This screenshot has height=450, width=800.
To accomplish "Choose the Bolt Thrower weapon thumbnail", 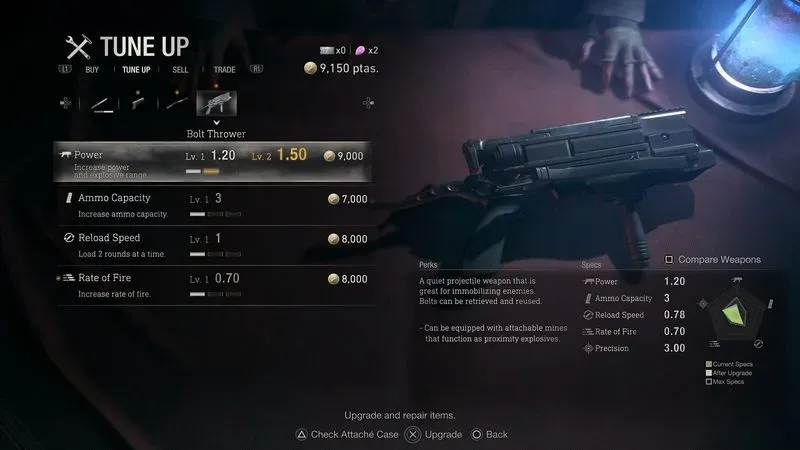I will click(216, 103).
